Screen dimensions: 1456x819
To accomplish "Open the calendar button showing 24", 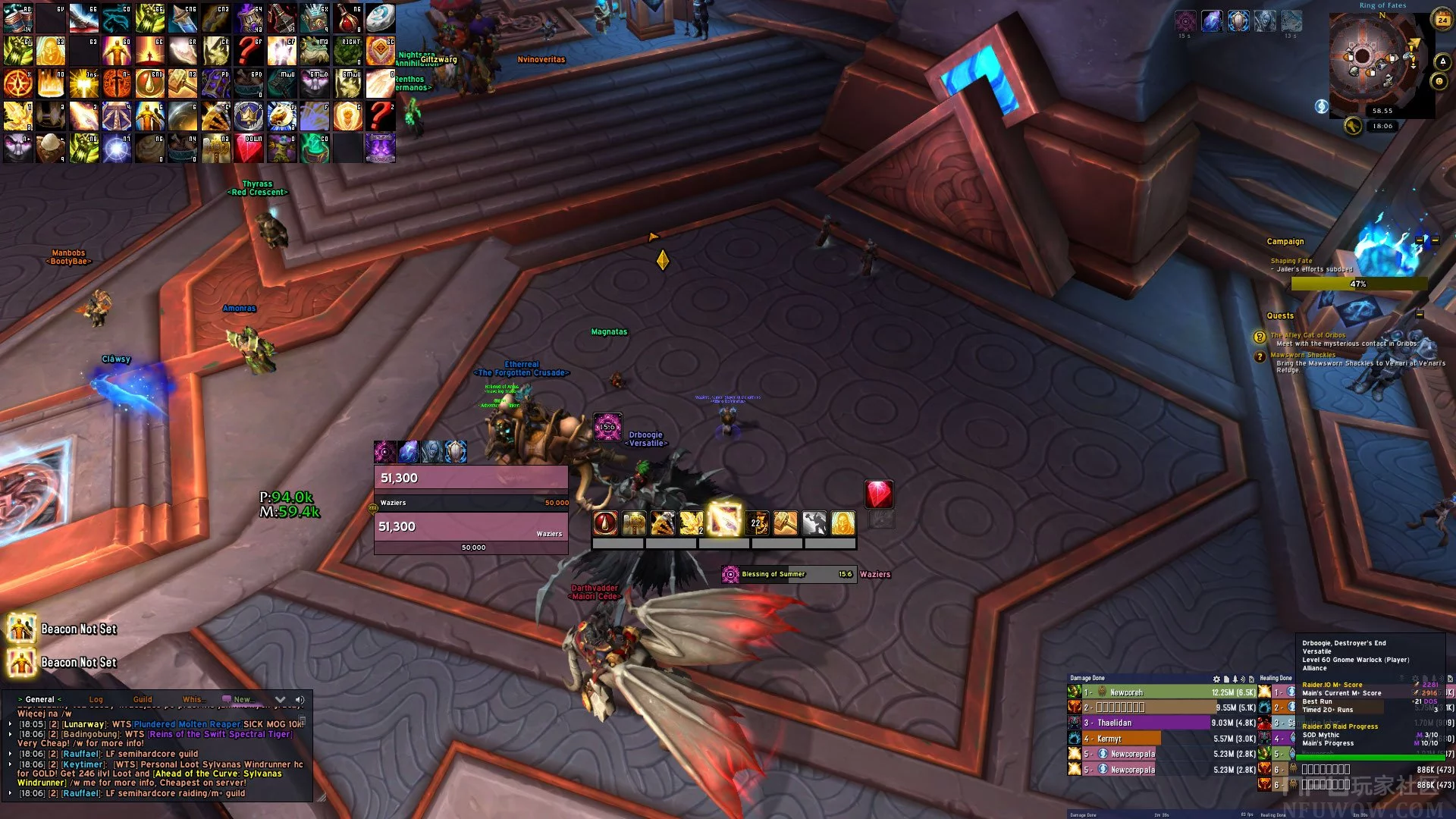I will 1442,20.
